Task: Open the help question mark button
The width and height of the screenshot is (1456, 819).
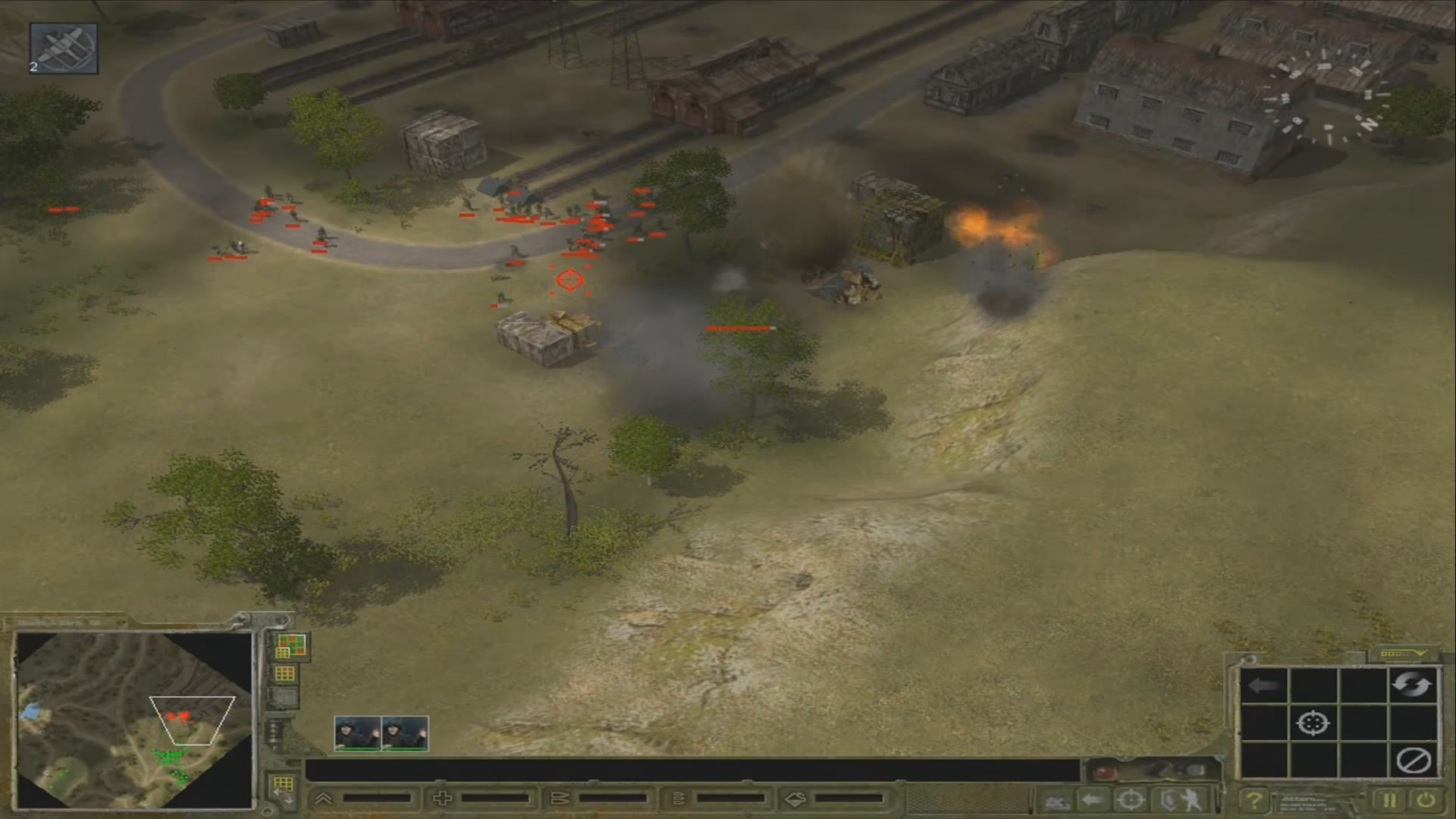Action: (x=1254, y=800)
